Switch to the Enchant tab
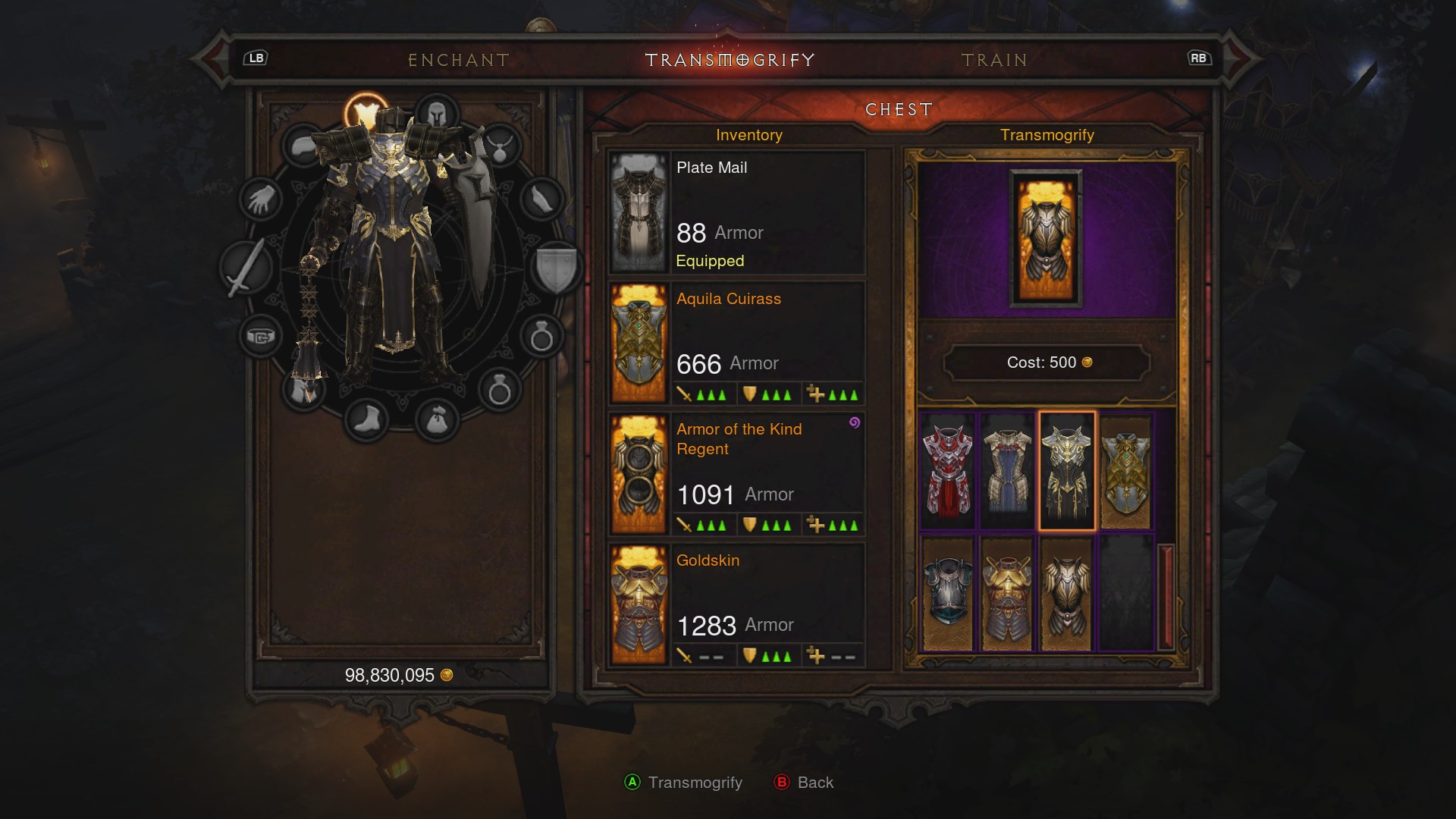This screenshot has height=819, width=1456. [x=458, y=60]
